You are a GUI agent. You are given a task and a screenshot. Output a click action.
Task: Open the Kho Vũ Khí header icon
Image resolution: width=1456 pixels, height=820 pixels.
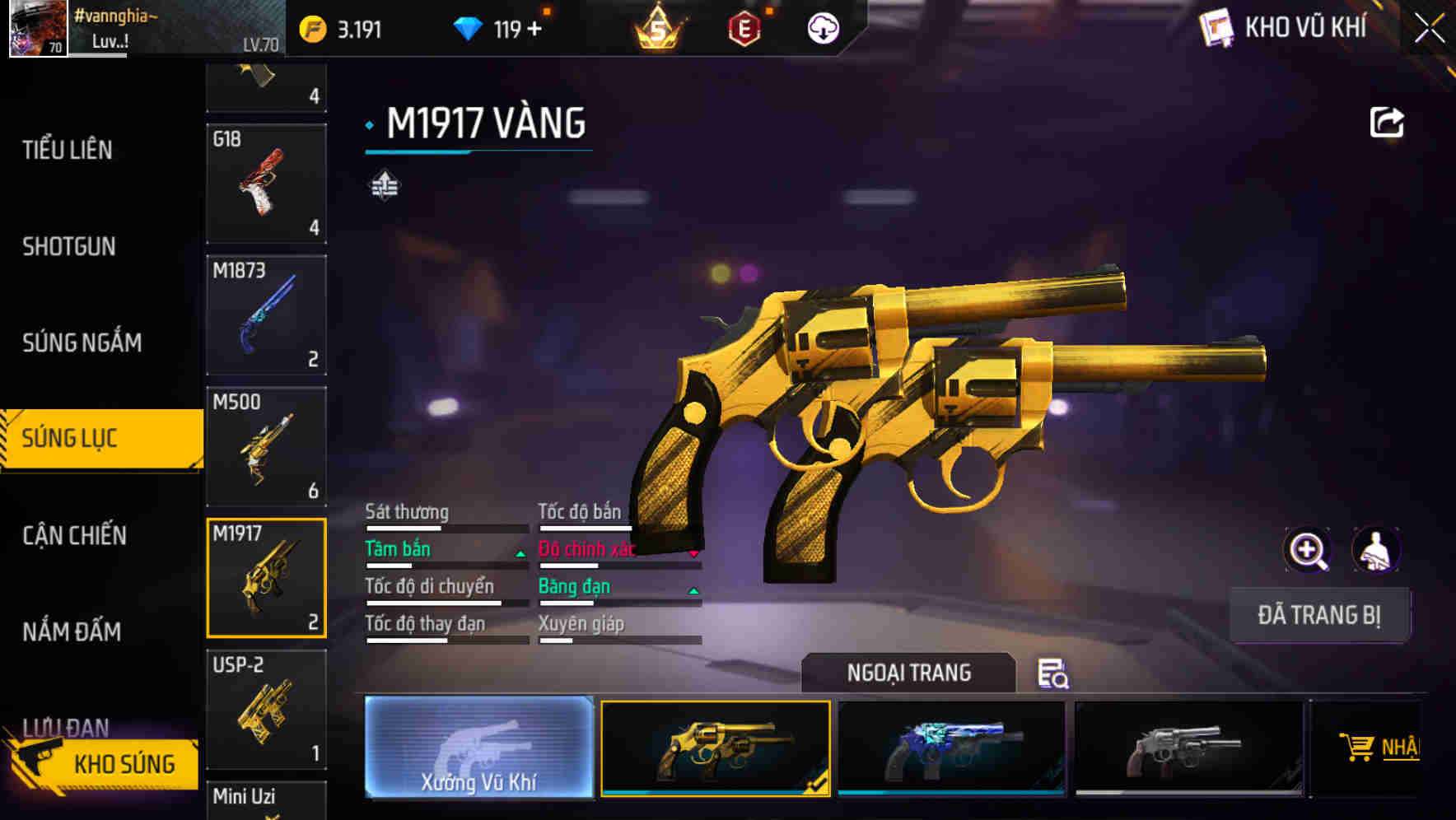1216,28
